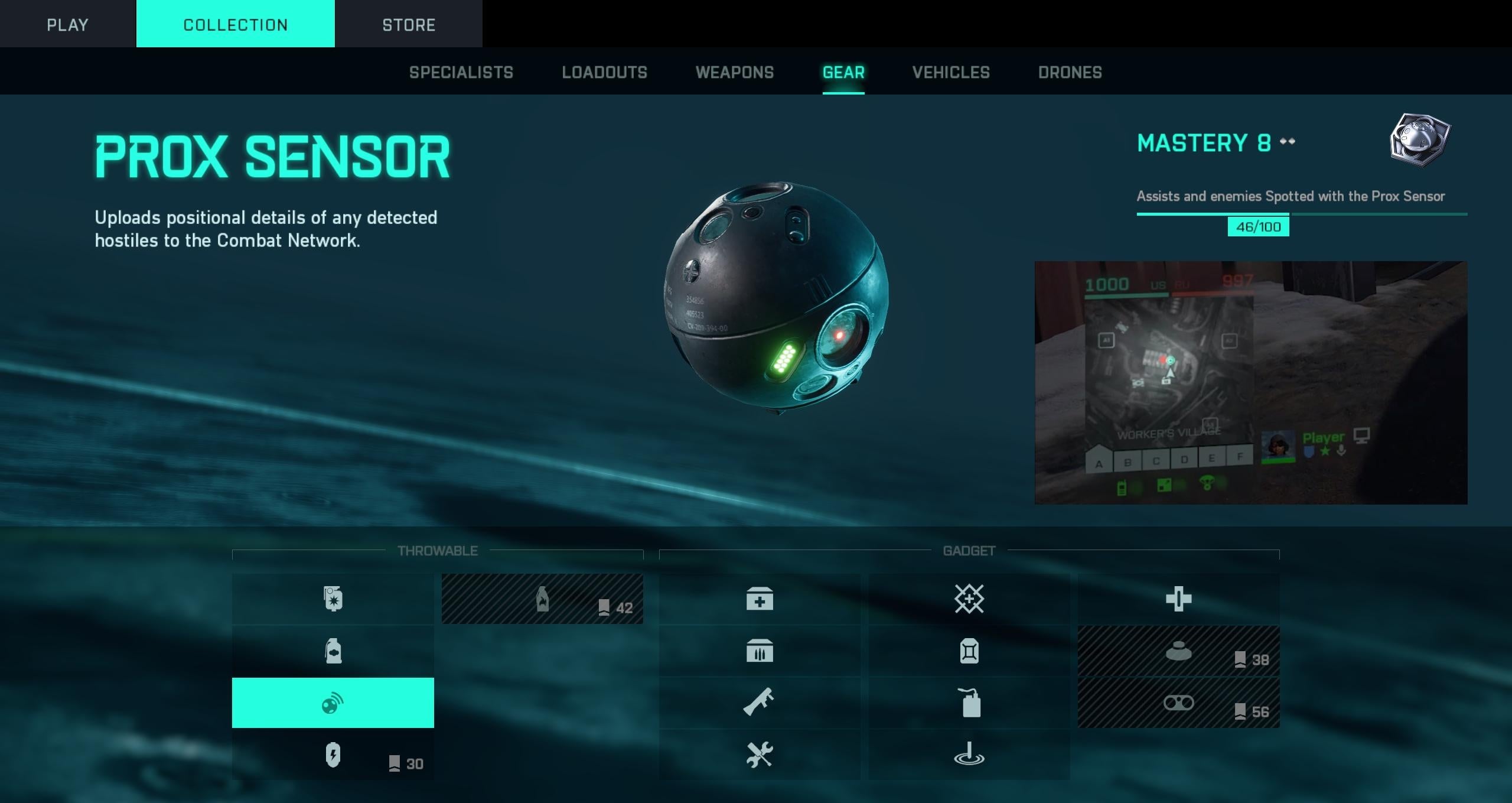Select the locked incendiary grenade slot
Image resolution: width=1512 pixels, height=803 pixels.
click(542, 599)
